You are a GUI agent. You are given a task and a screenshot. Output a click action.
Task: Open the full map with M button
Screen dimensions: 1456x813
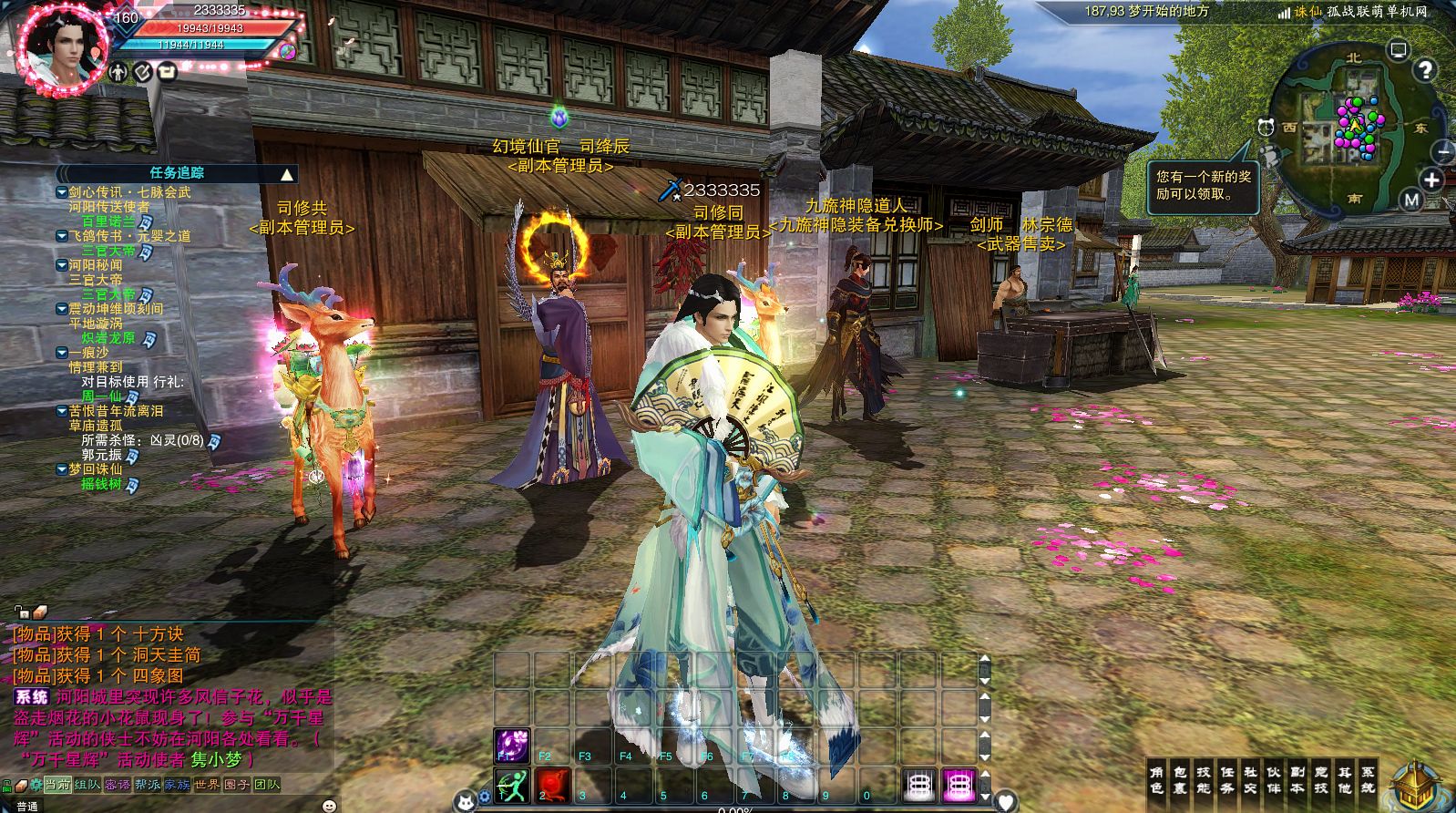pos(1411,200)
